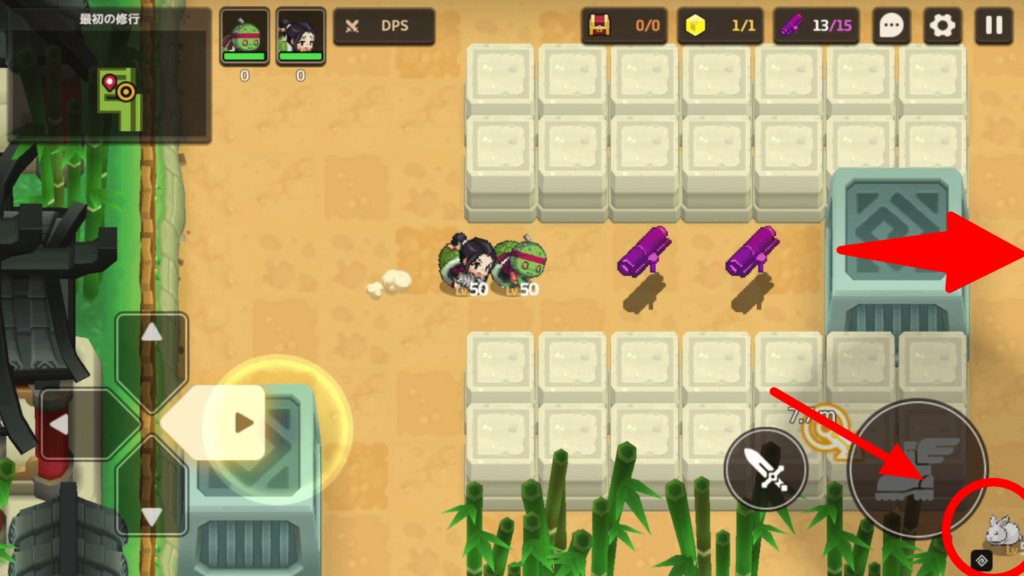This screenshot has height=576, width=1024.
Task: Move down with the D-pad arrow
Action: [x=151, y=515]
